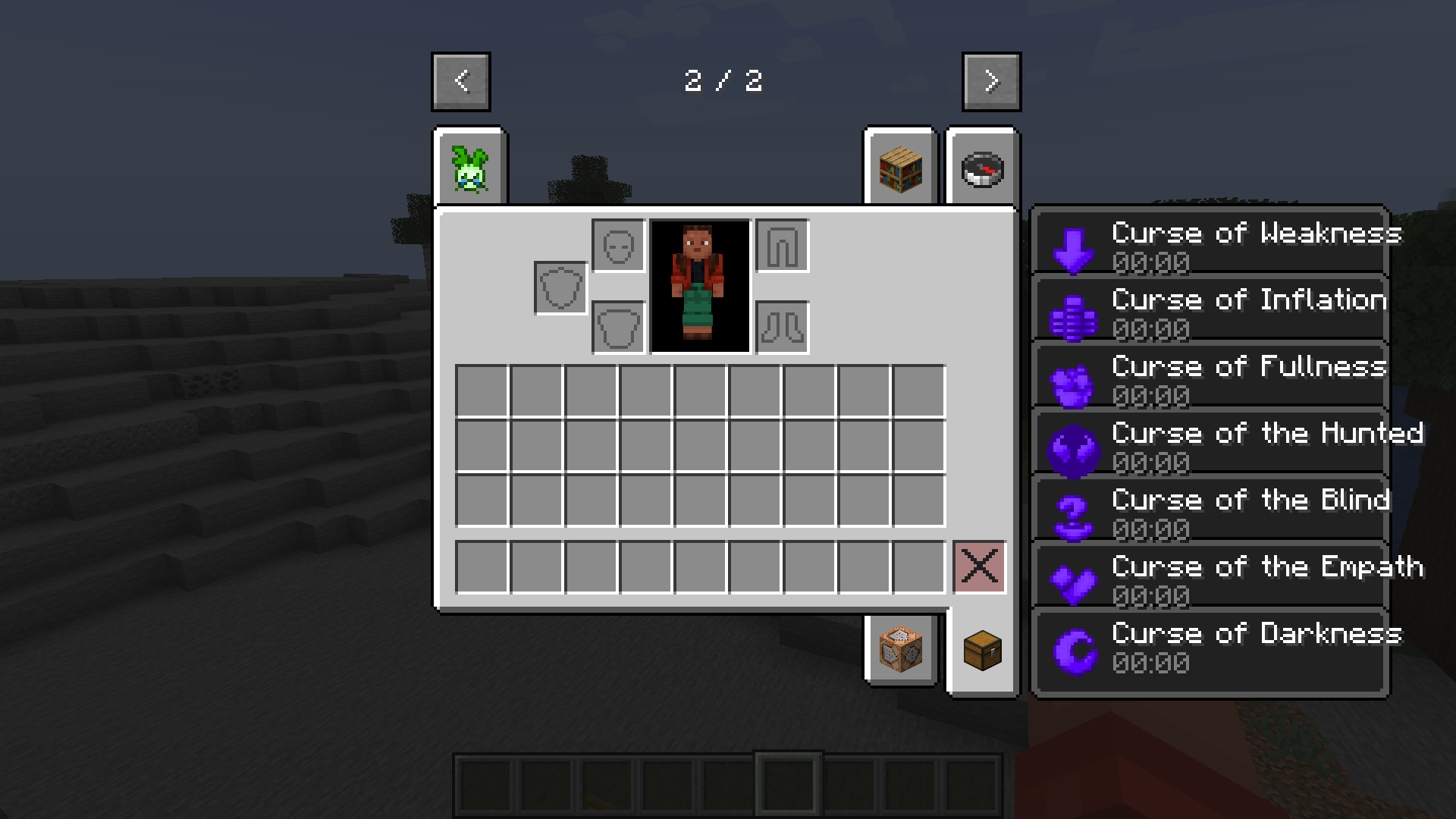The image size is (1456, 819).
Task: Click the Curse of Weakness down-arrow icon
Action: [1074, 246]
